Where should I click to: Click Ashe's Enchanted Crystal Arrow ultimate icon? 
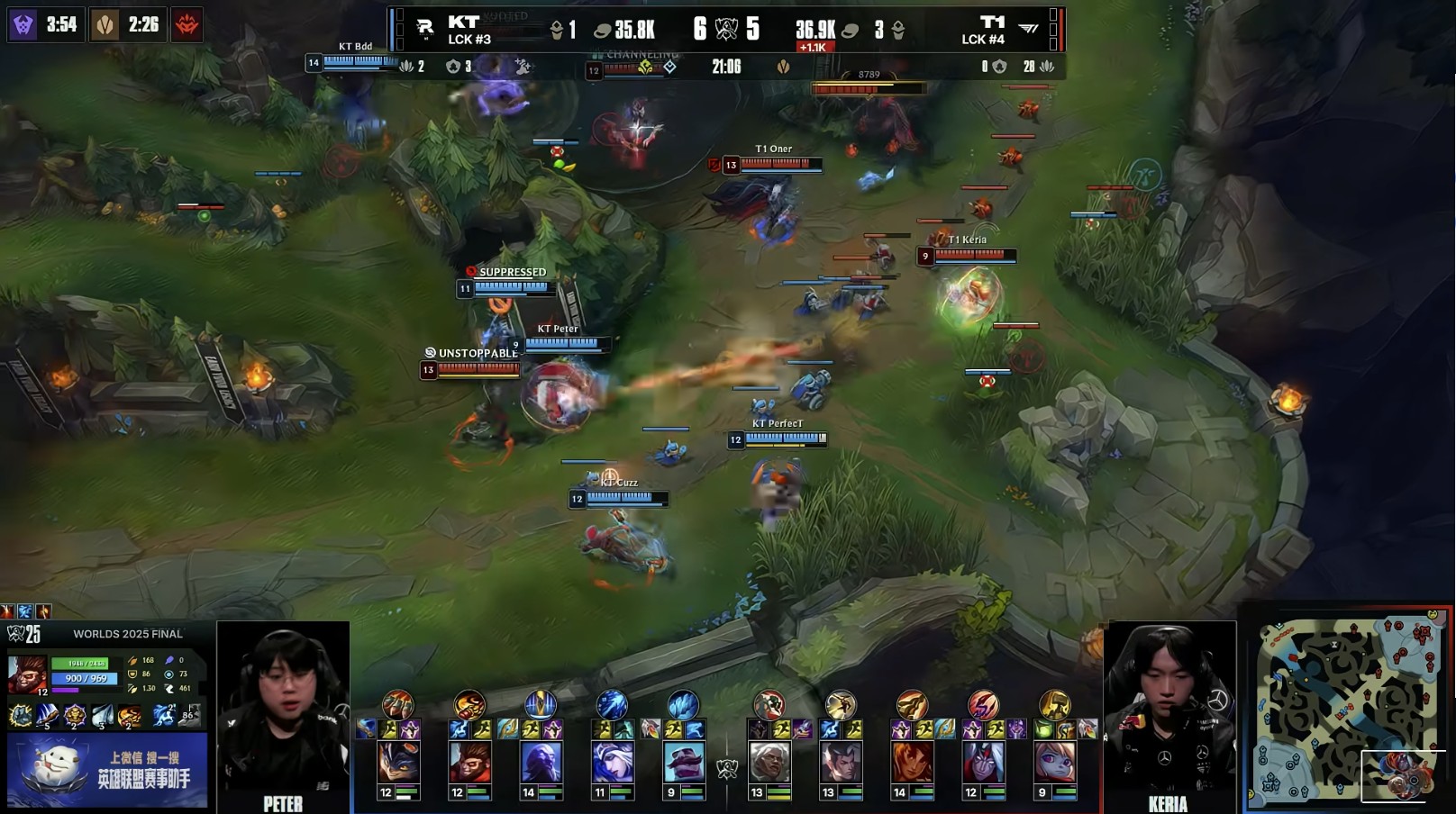(612, 704)
